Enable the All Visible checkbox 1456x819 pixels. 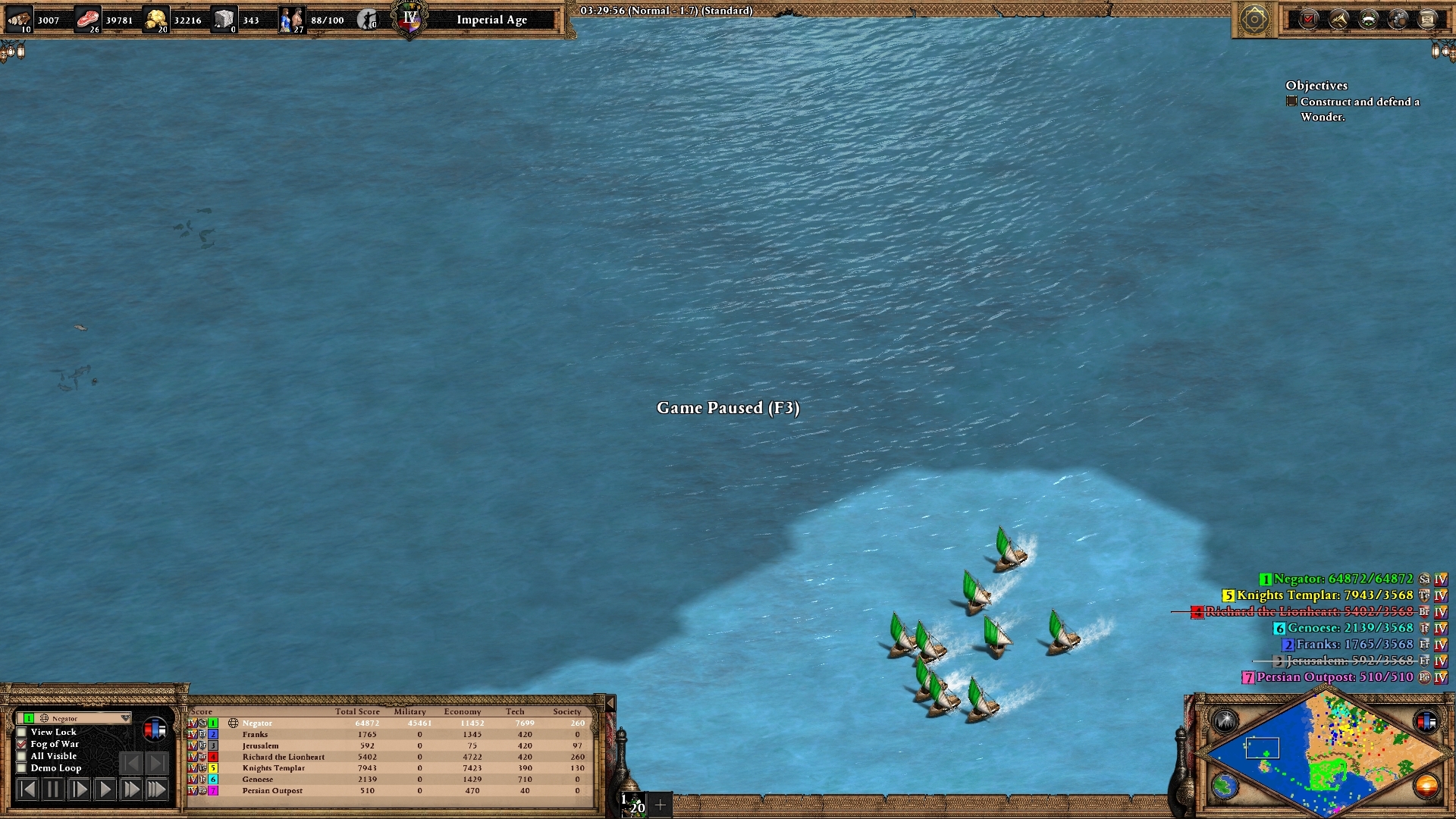[x=21, y=756]
